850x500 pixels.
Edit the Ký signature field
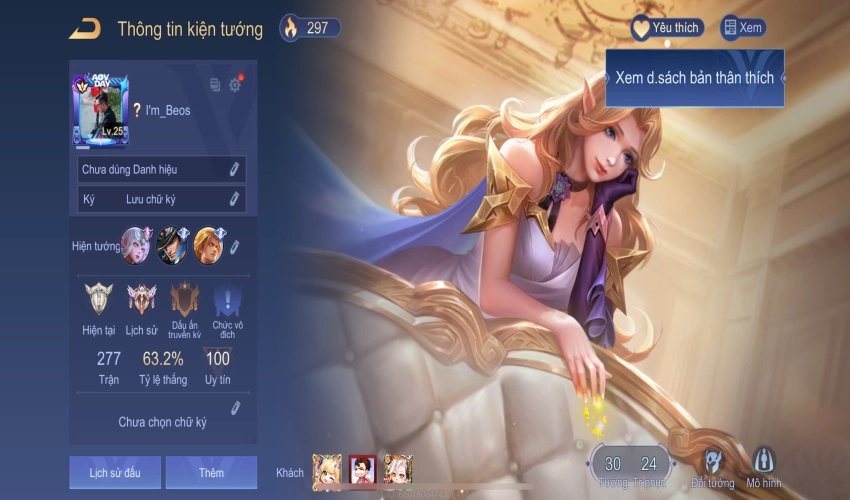[234, 199]
